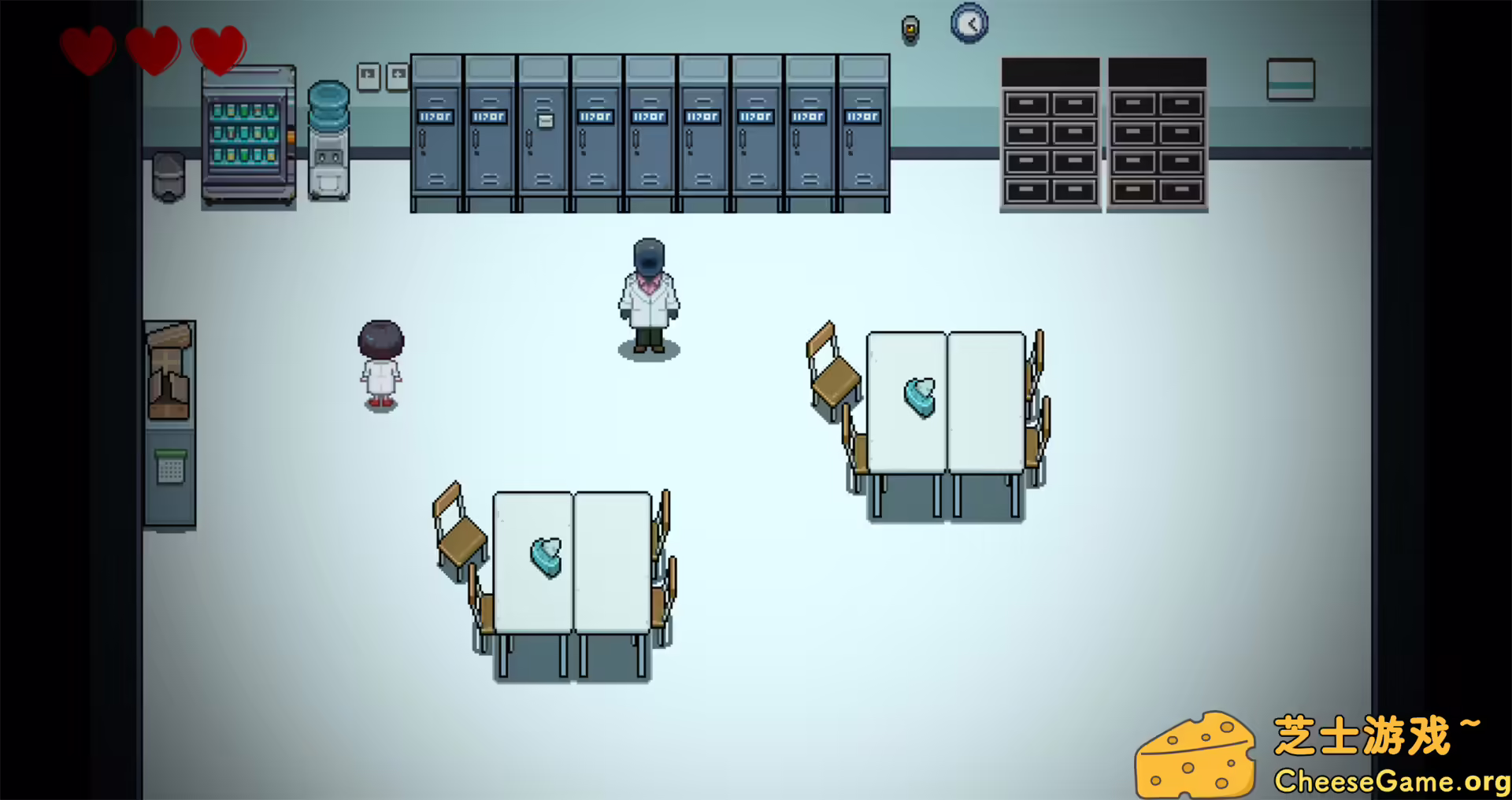Click the CheeseGame.org link
The width and height of the screenshot is (1512, 800).
(1386, 781)
